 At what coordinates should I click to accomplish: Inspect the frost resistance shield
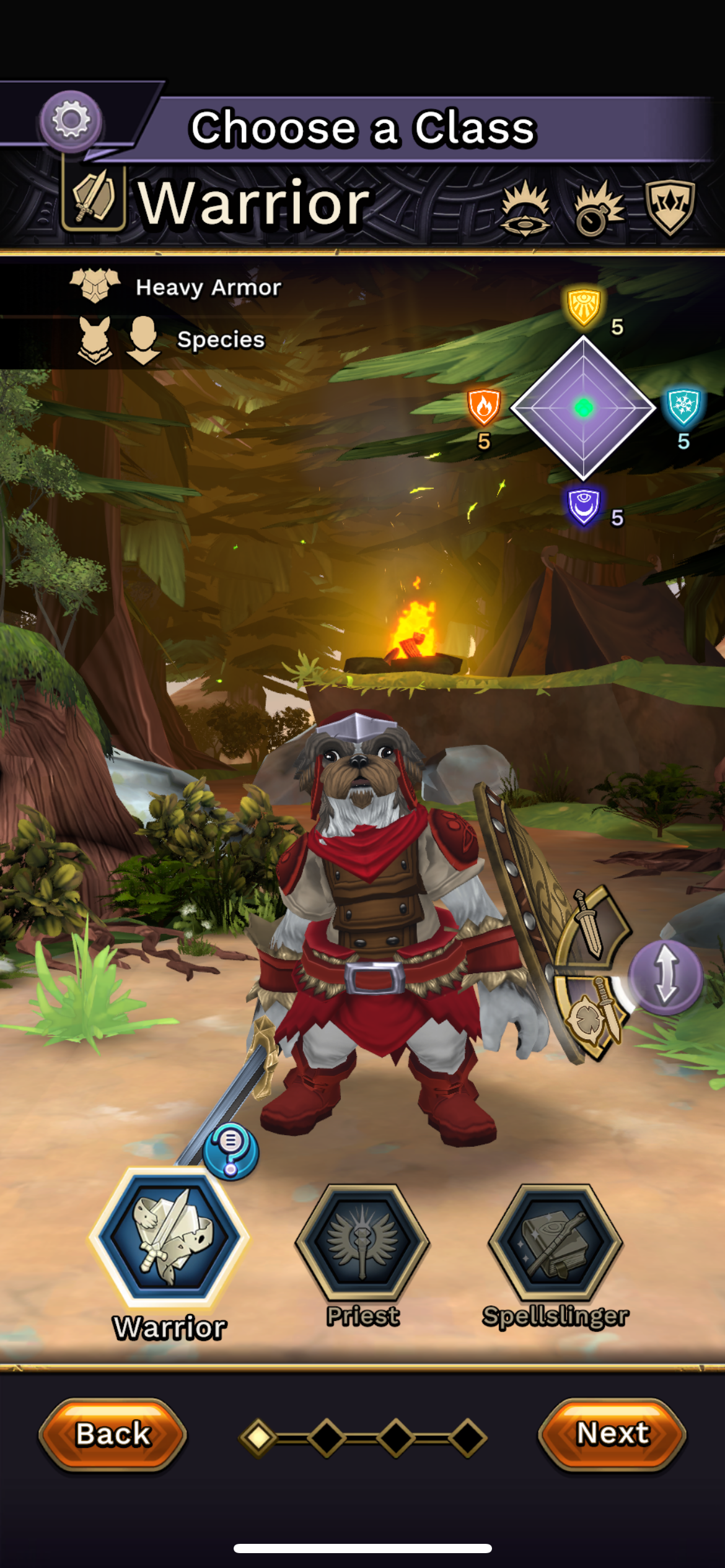coord(683,407)
